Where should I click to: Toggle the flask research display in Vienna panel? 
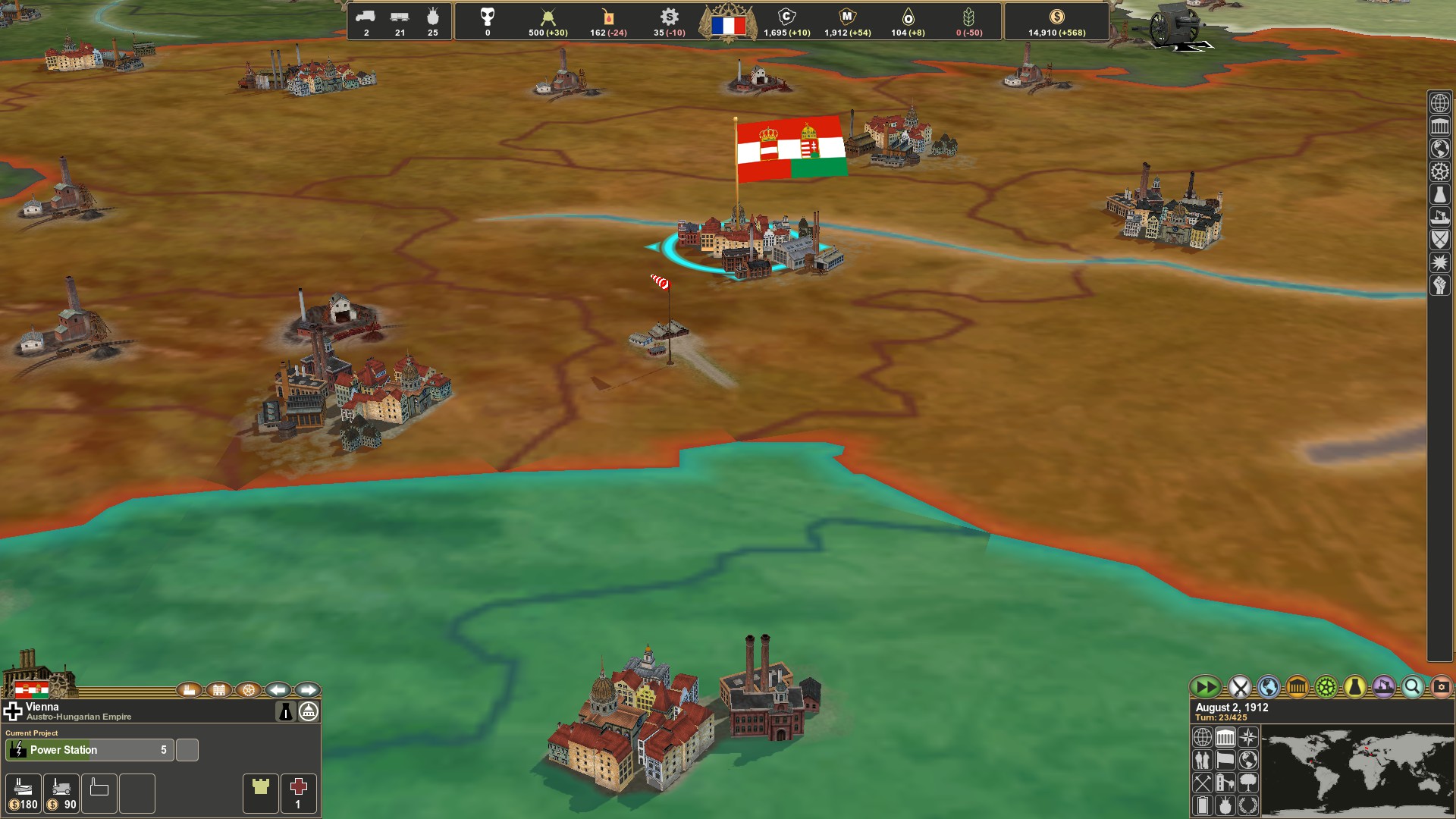pos(286,711)
